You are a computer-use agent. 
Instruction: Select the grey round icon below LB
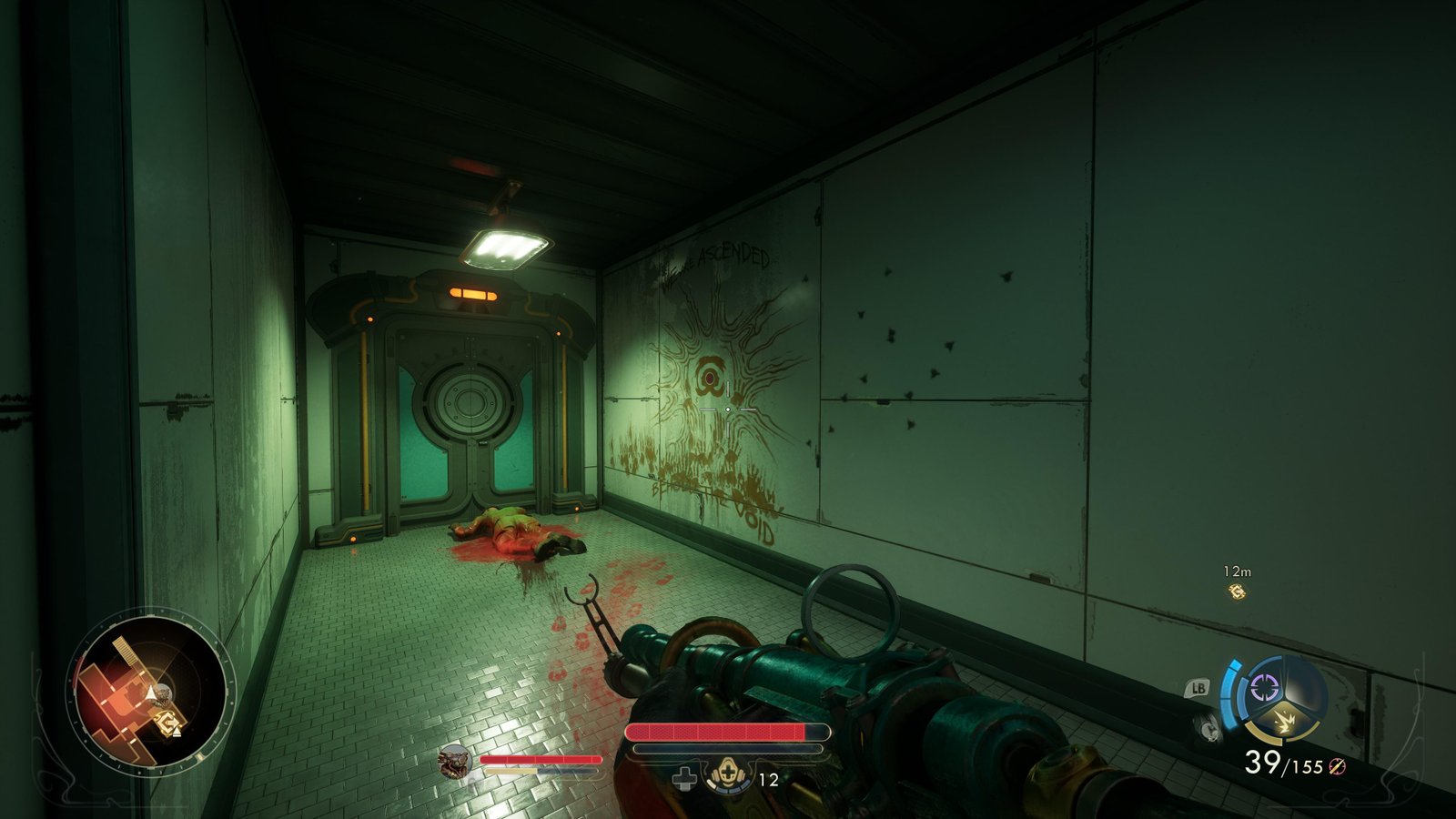point(1208,726)
